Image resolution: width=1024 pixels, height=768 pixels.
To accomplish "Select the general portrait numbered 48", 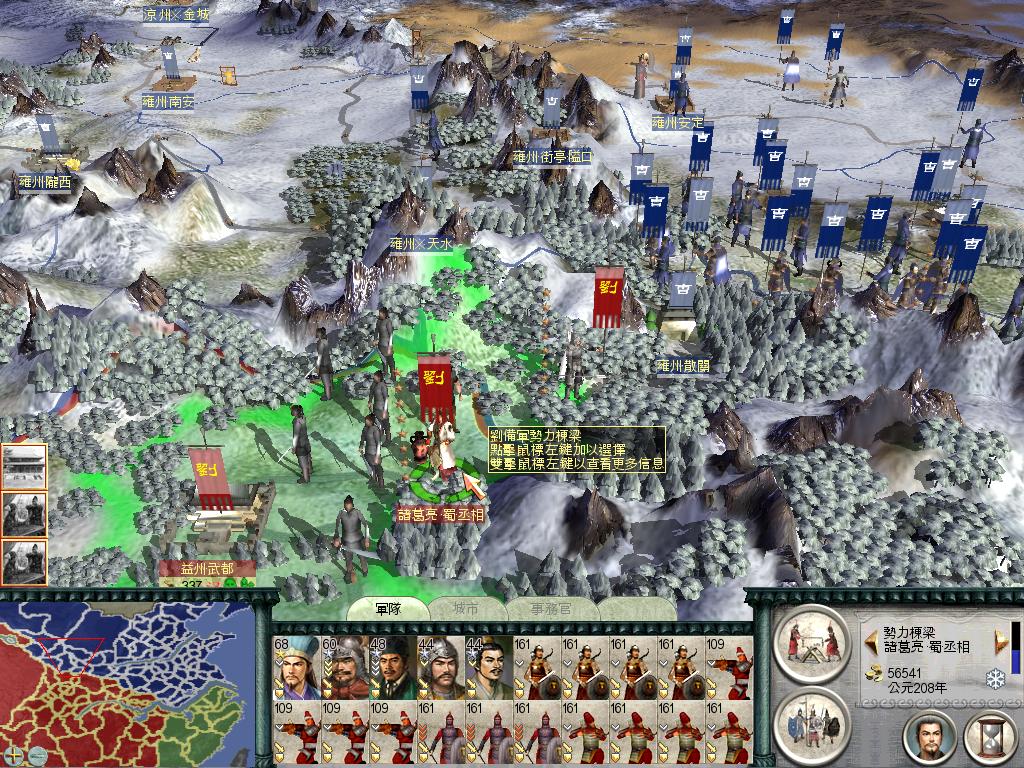I will pos(391,667).
